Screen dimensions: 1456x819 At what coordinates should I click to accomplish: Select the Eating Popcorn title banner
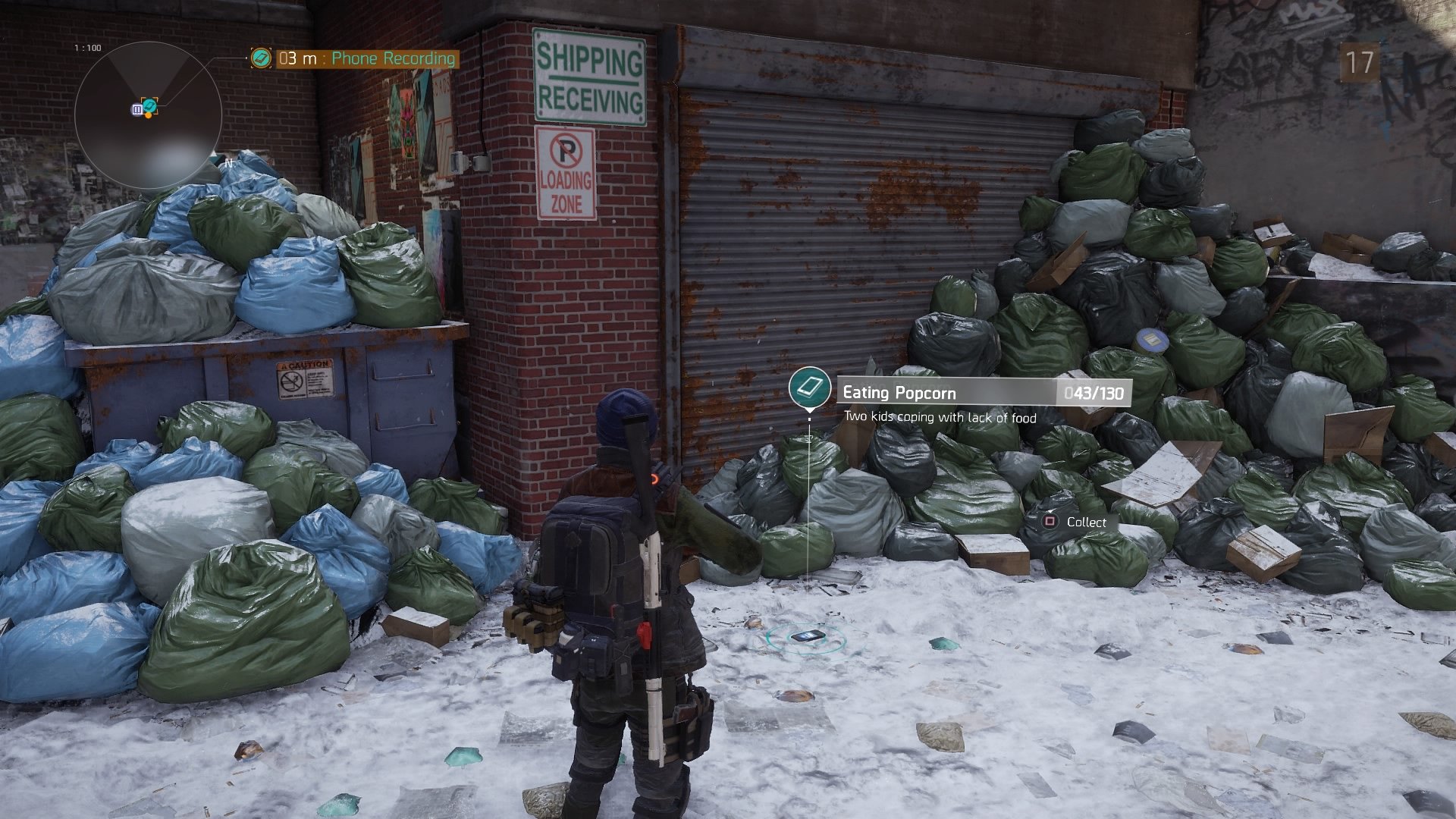tap(984, 392)
